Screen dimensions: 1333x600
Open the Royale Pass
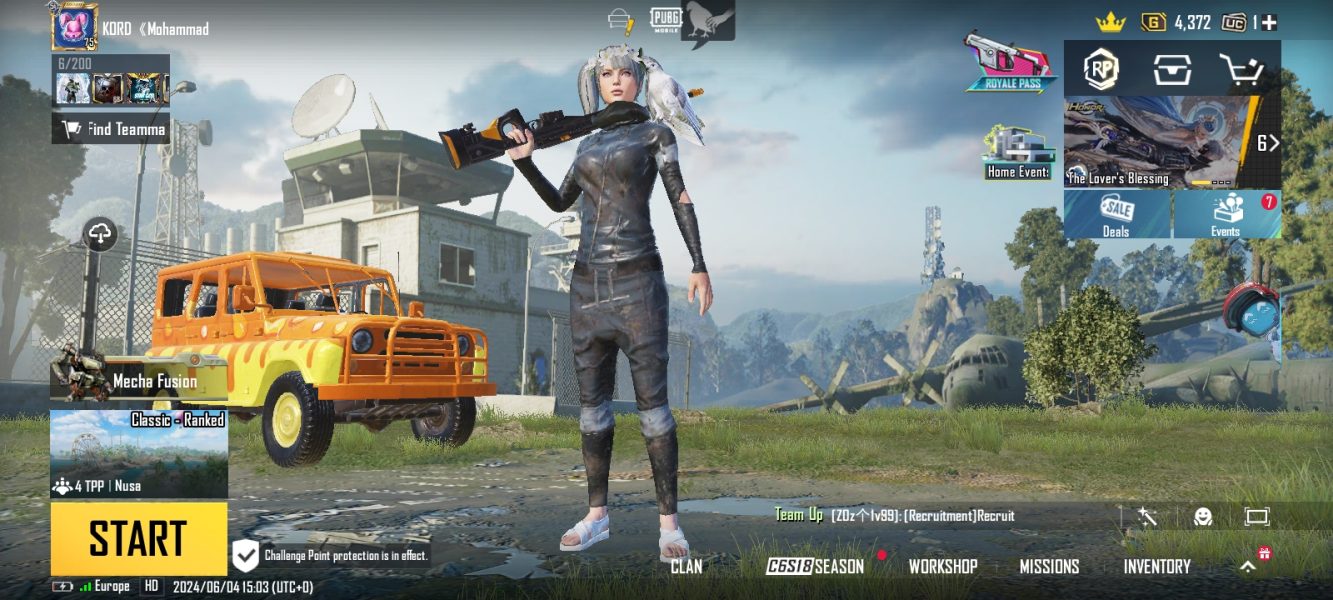coord(1010,62)
